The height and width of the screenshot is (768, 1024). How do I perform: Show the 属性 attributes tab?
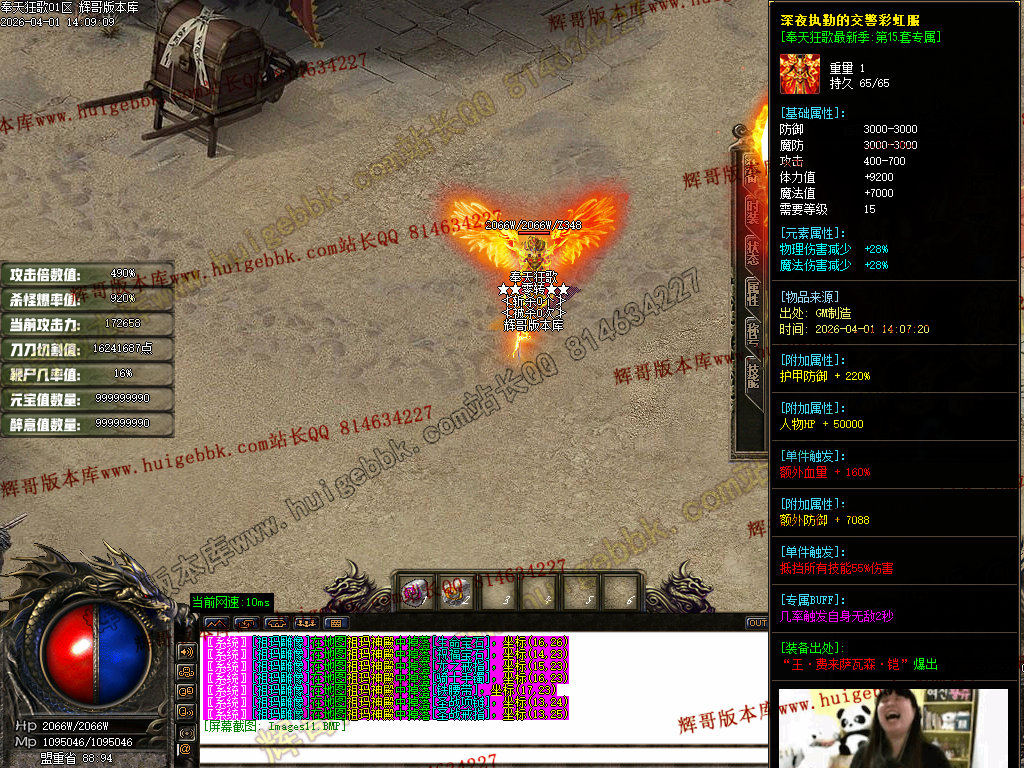coord(751,292)
